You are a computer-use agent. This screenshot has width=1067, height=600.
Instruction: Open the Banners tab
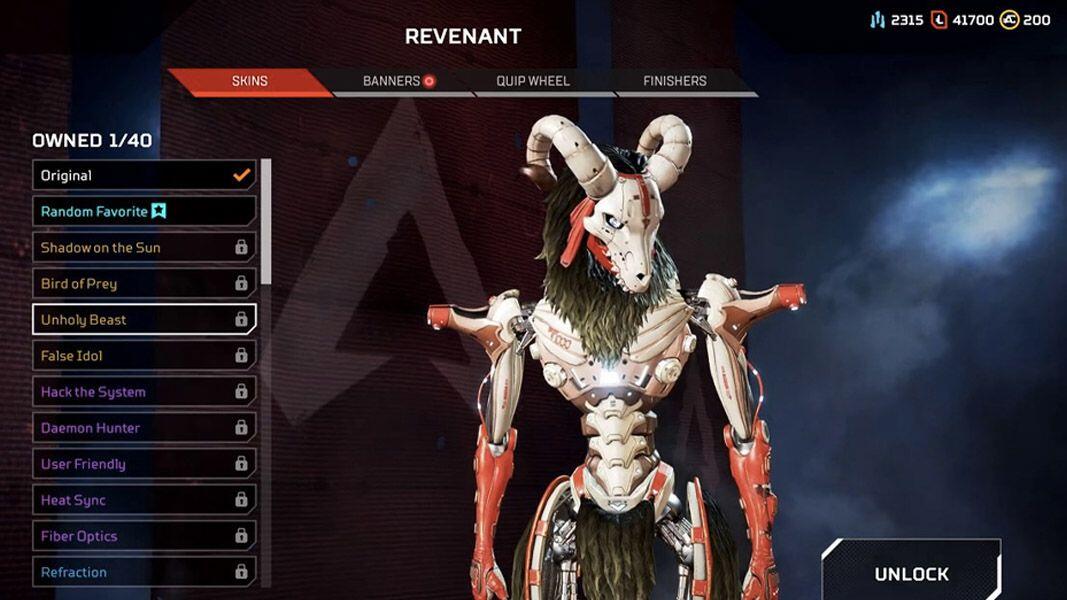pos(398,81)
